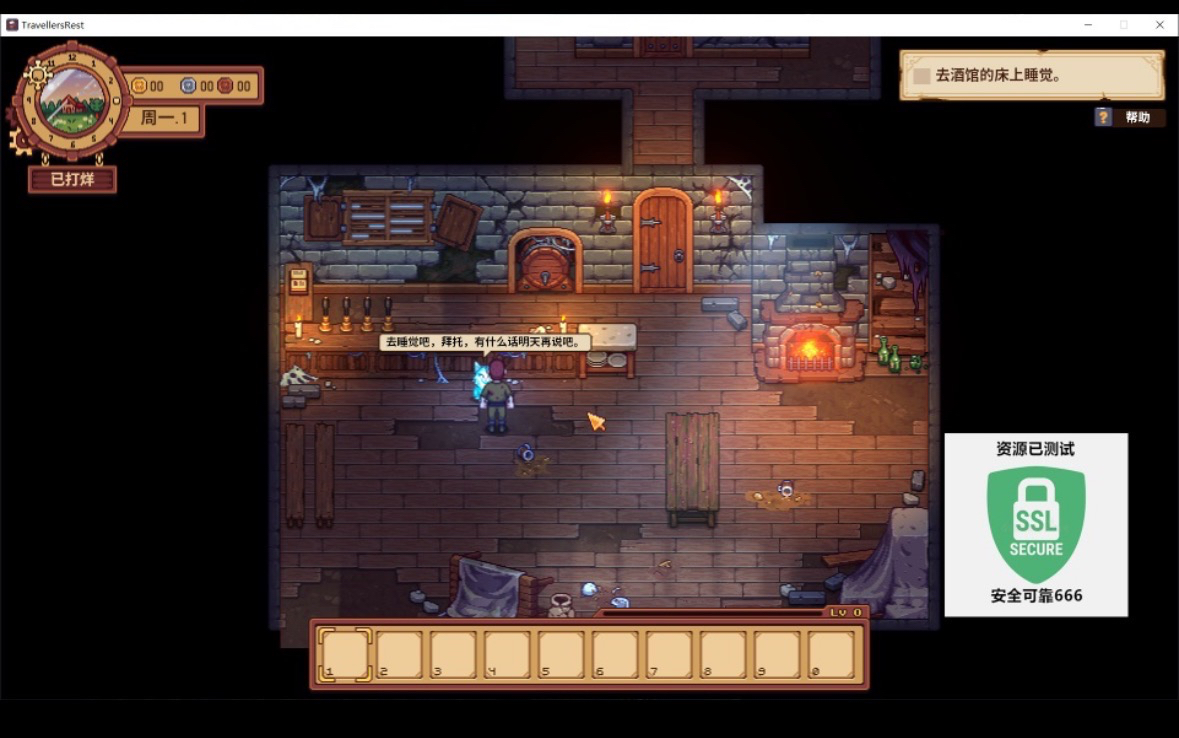Select the last hotbar slot numbered 0
The image size is (1179, 738).
pos(831,654)
